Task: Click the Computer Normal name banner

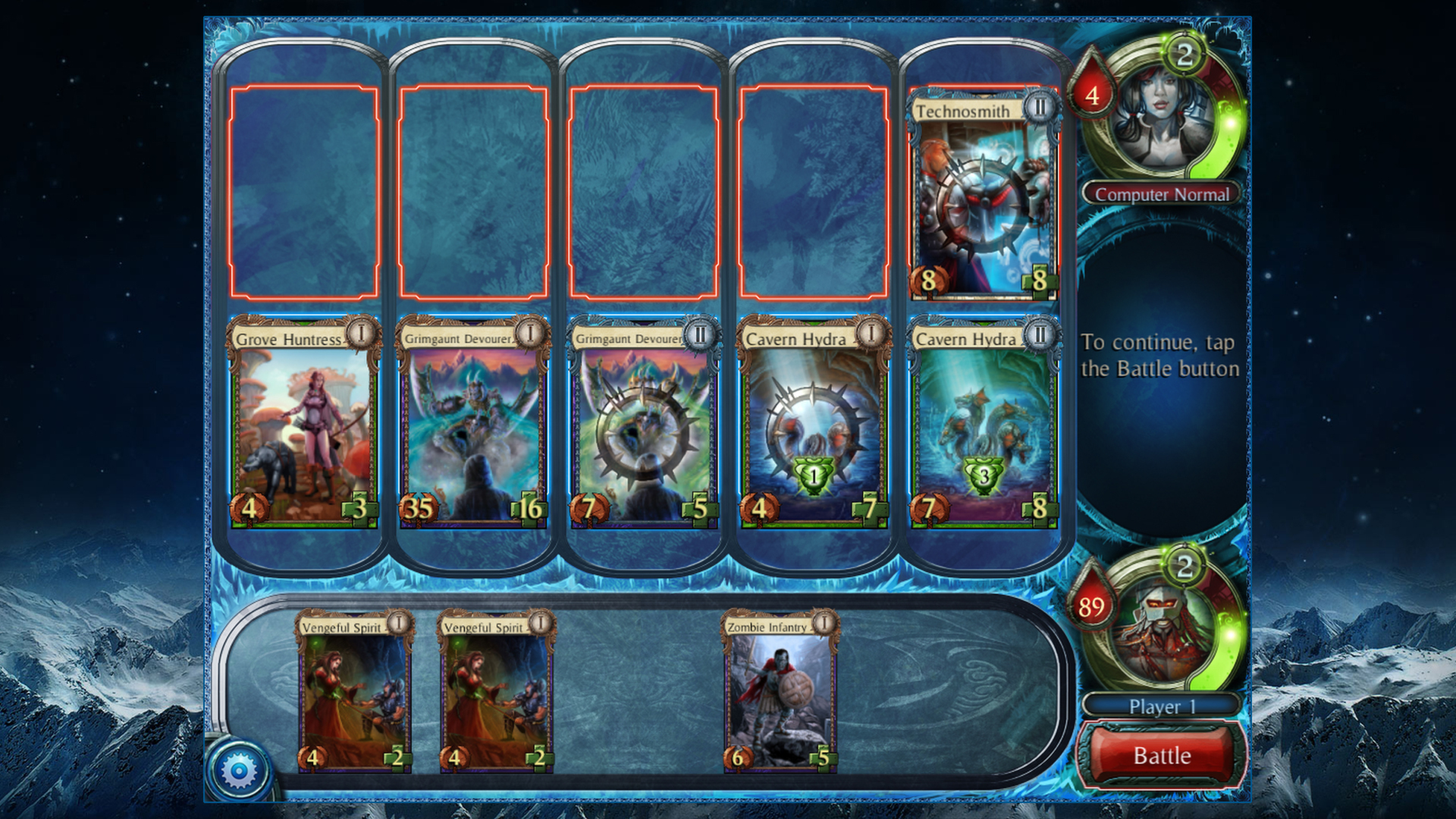Action: point(1160,195)
